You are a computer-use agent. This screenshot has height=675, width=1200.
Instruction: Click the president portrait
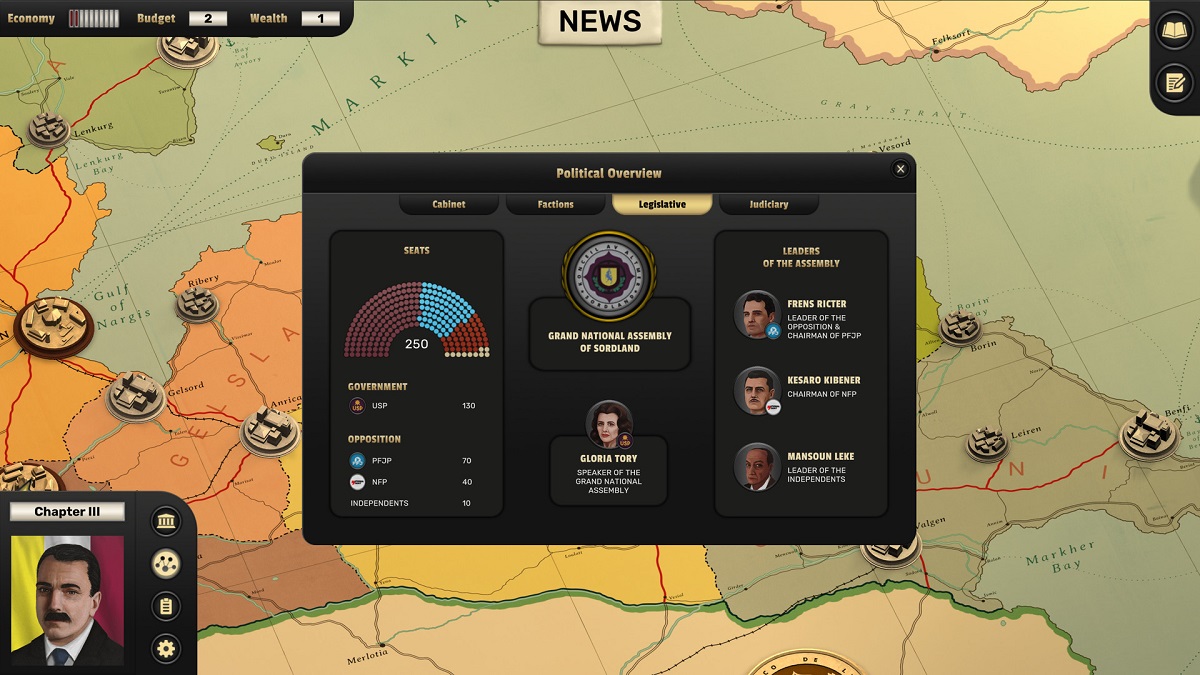[x=67, y=601]
